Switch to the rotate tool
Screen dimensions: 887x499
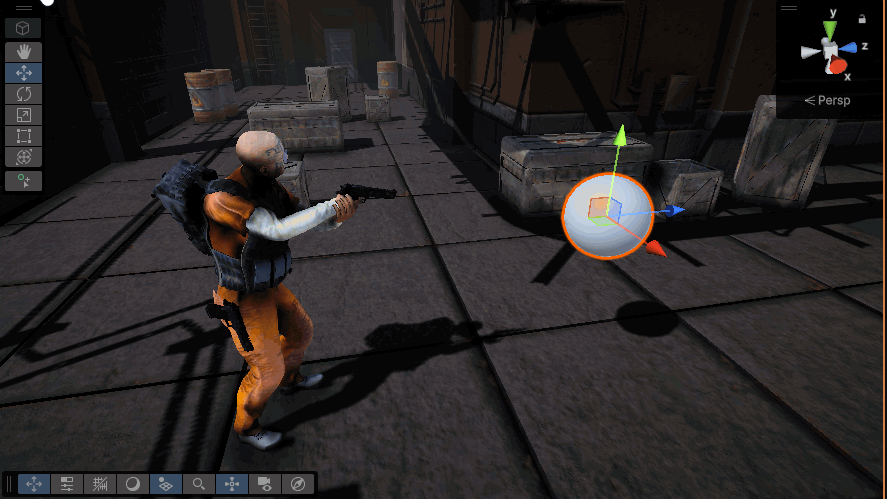(x=23, y=93)
